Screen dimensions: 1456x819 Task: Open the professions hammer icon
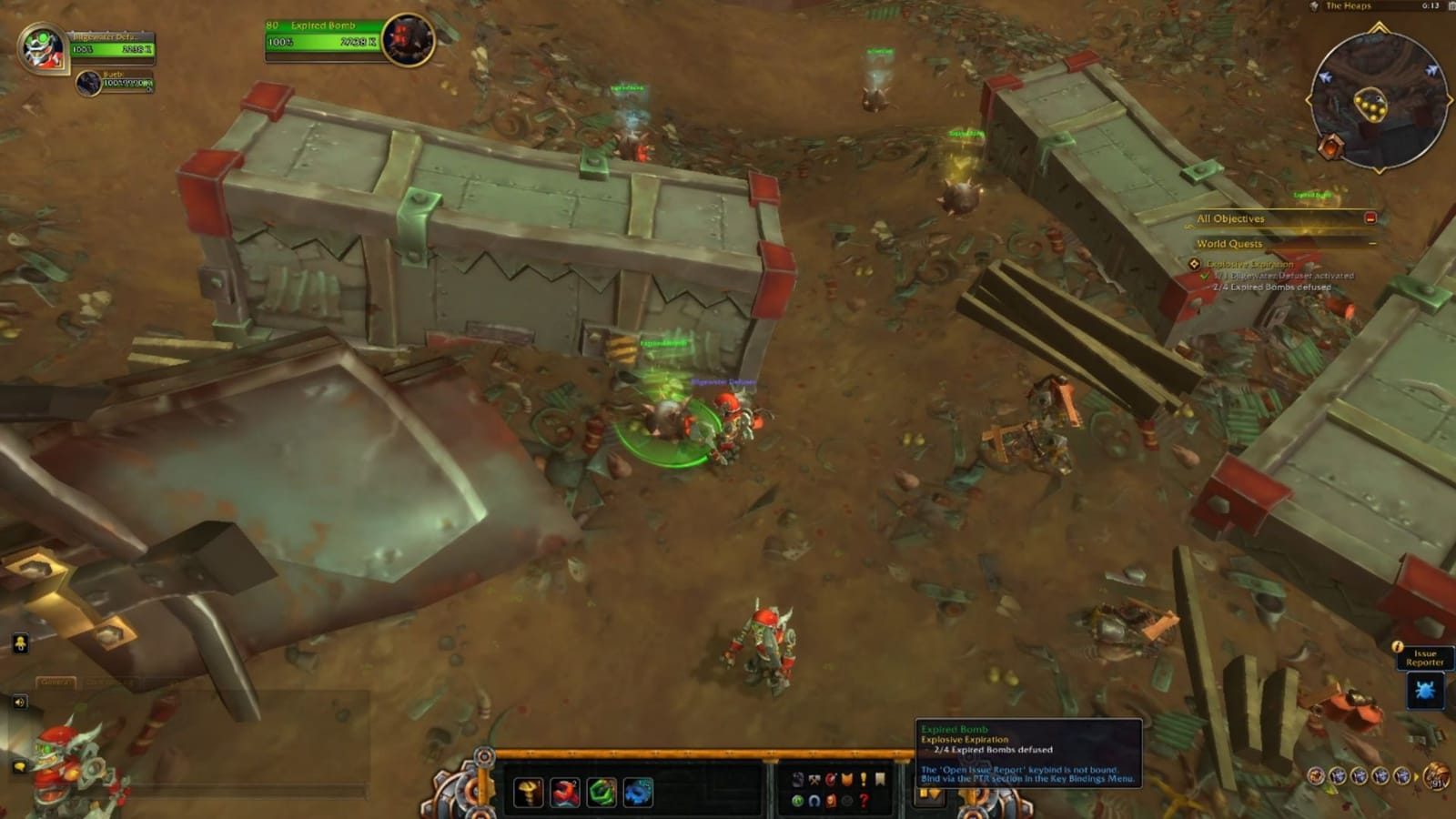point(814,779)
